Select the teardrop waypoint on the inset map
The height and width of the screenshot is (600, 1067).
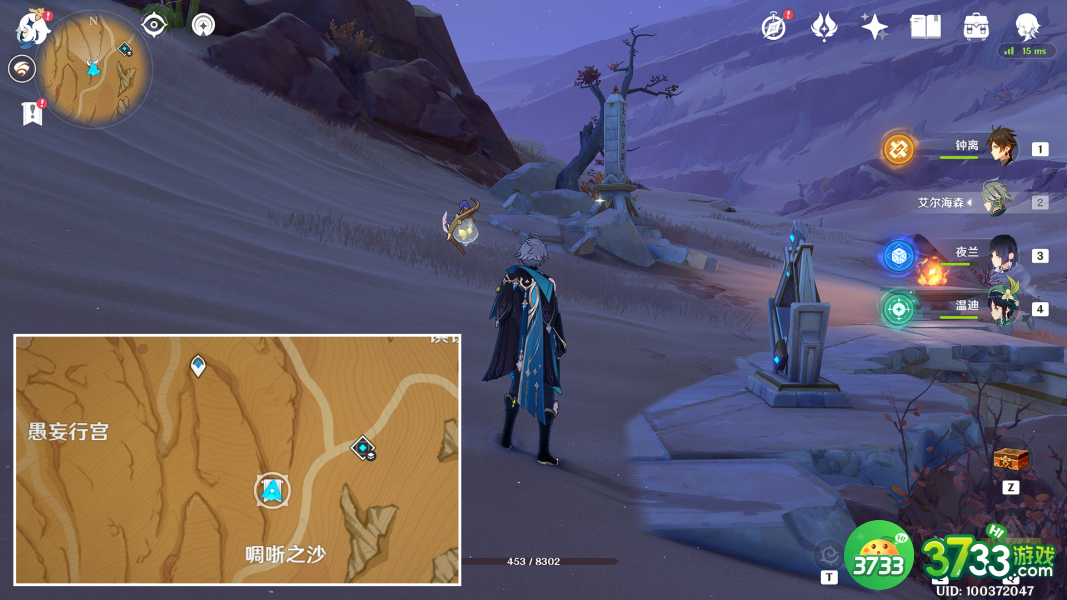pos(198,365)
